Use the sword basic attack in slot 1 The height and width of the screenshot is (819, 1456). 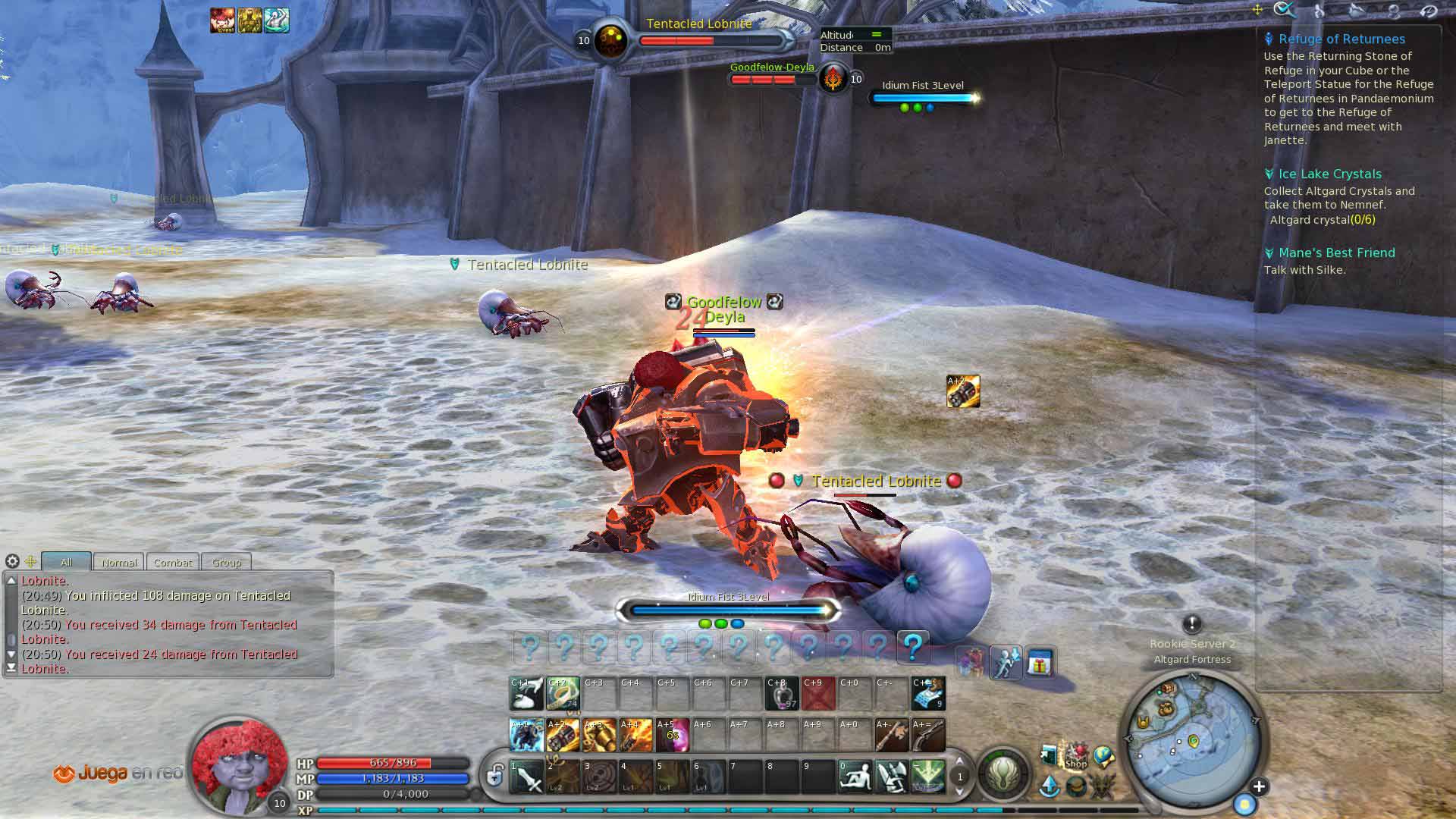(x=527, y=777)
